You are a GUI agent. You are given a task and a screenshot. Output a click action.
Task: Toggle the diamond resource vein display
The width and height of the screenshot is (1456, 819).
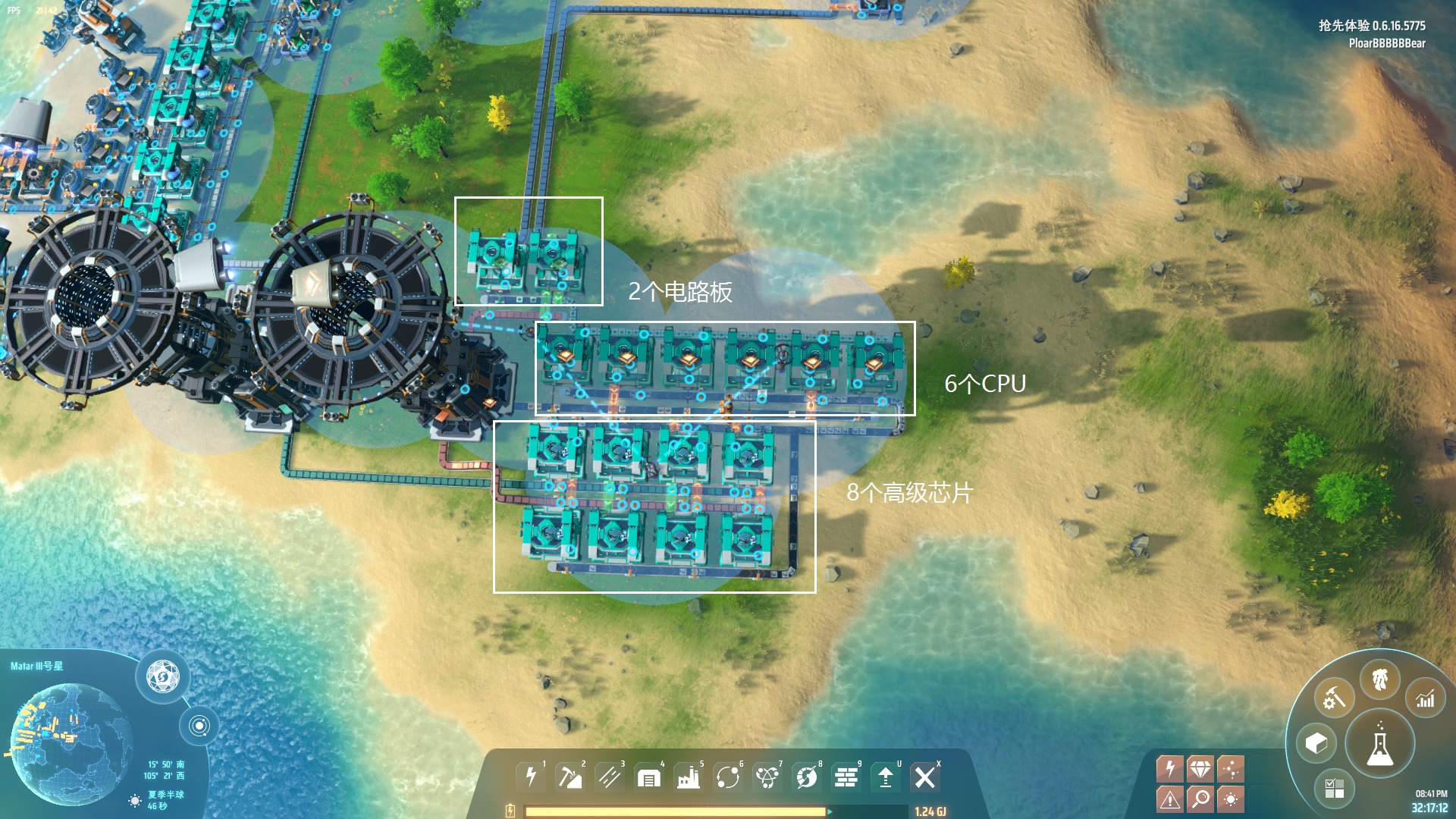(x=1200, y=769)
